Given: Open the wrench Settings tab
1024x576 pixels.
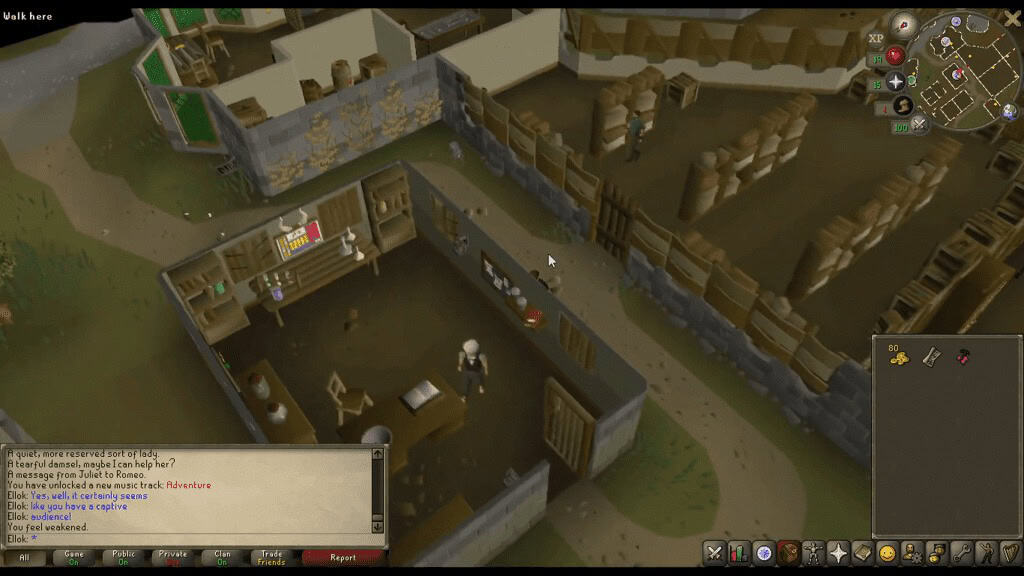Looking at the screenshot, I should click(x=961, y=552).
